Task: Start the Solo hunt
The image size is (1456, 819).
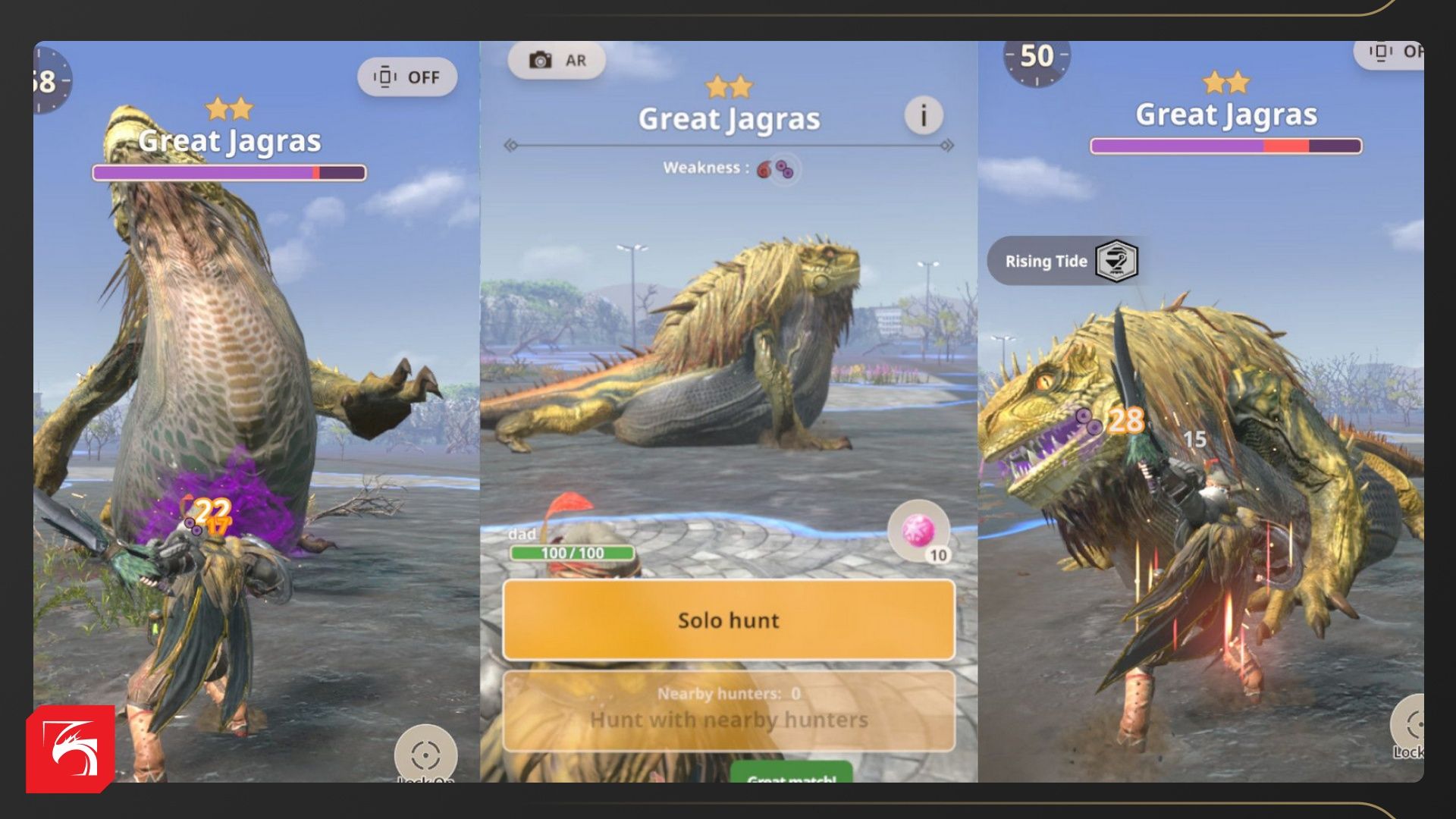Action: 728,620
